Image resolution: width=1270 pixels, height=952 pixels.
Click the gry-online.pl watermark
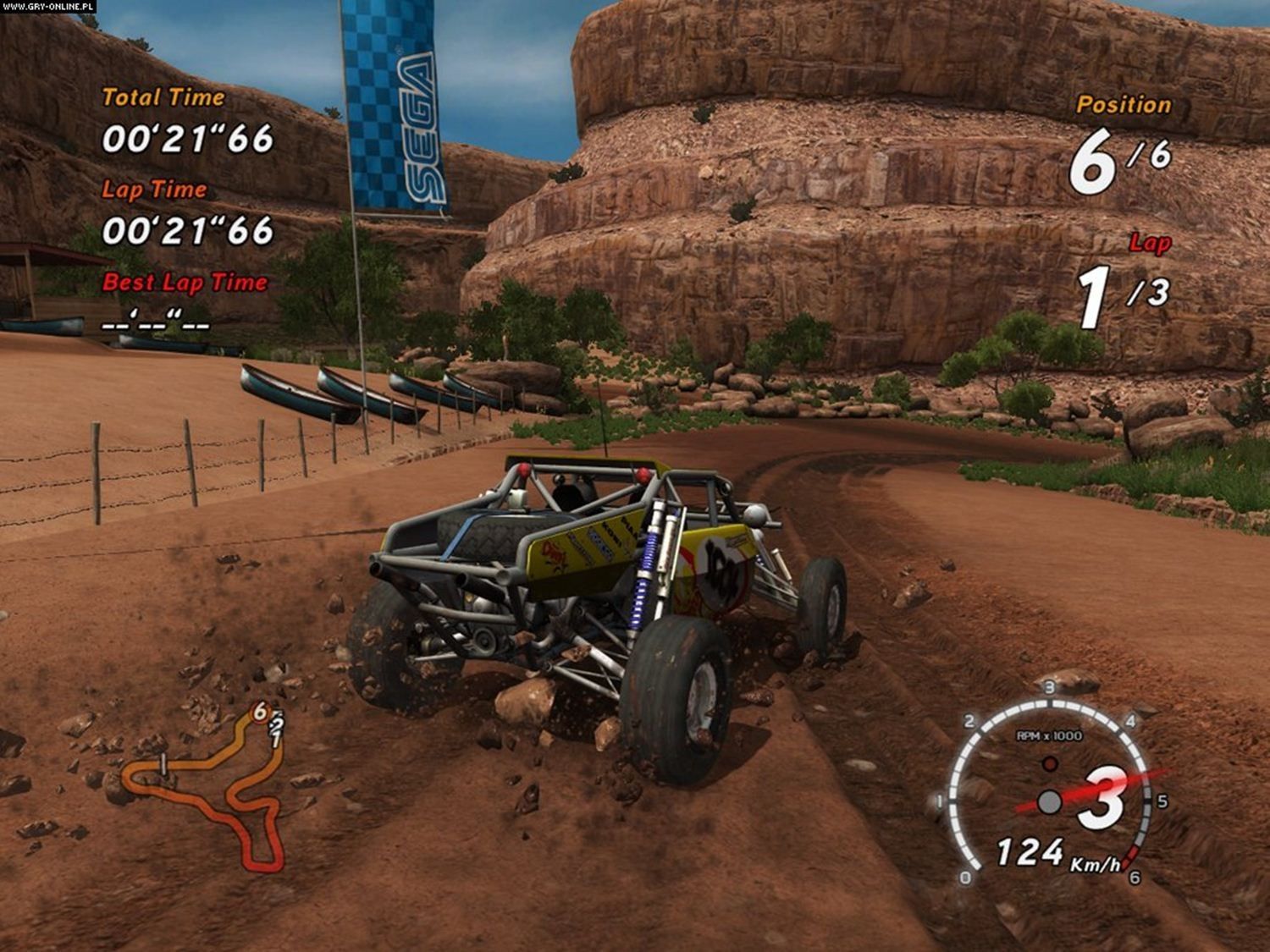(x=48, y=6)
